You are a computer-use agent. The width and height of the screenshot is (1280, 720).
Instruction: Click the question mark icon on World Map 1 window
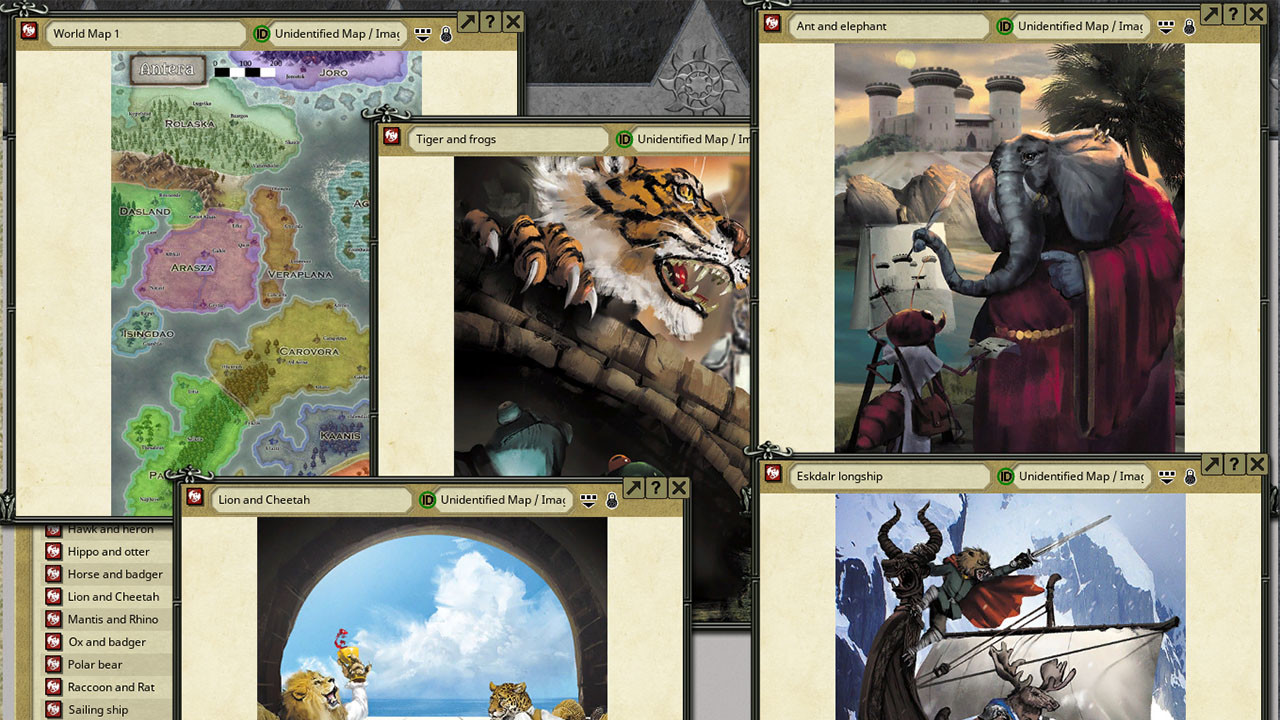488,21
